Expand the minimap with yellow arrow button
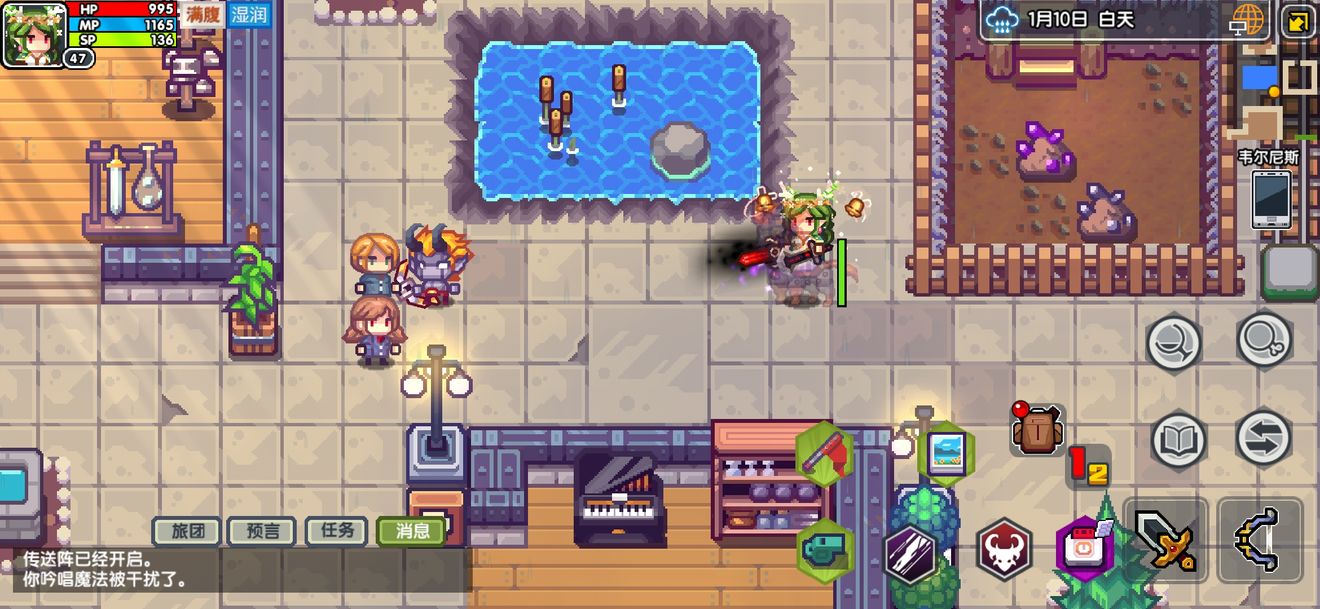This screenshot has width=1320, height=609. (x=1298, y=21)
